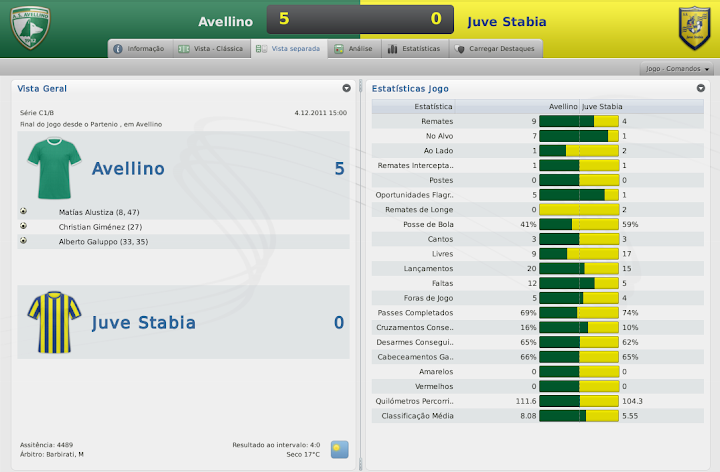This screenshot has height=472, width=720.
Task: Open goalscorer Matías Alustiza
Action: click(x=99, y=212)
